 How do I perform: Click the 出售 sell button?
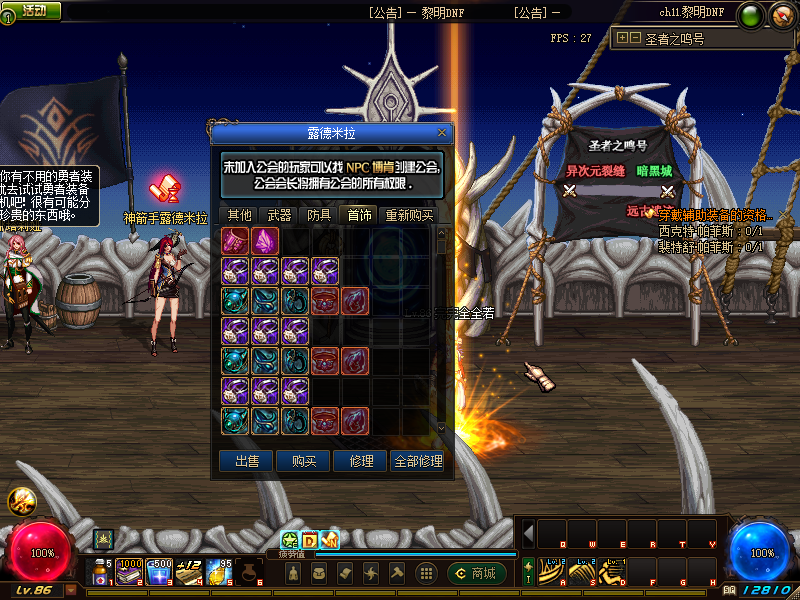(246, 461)
